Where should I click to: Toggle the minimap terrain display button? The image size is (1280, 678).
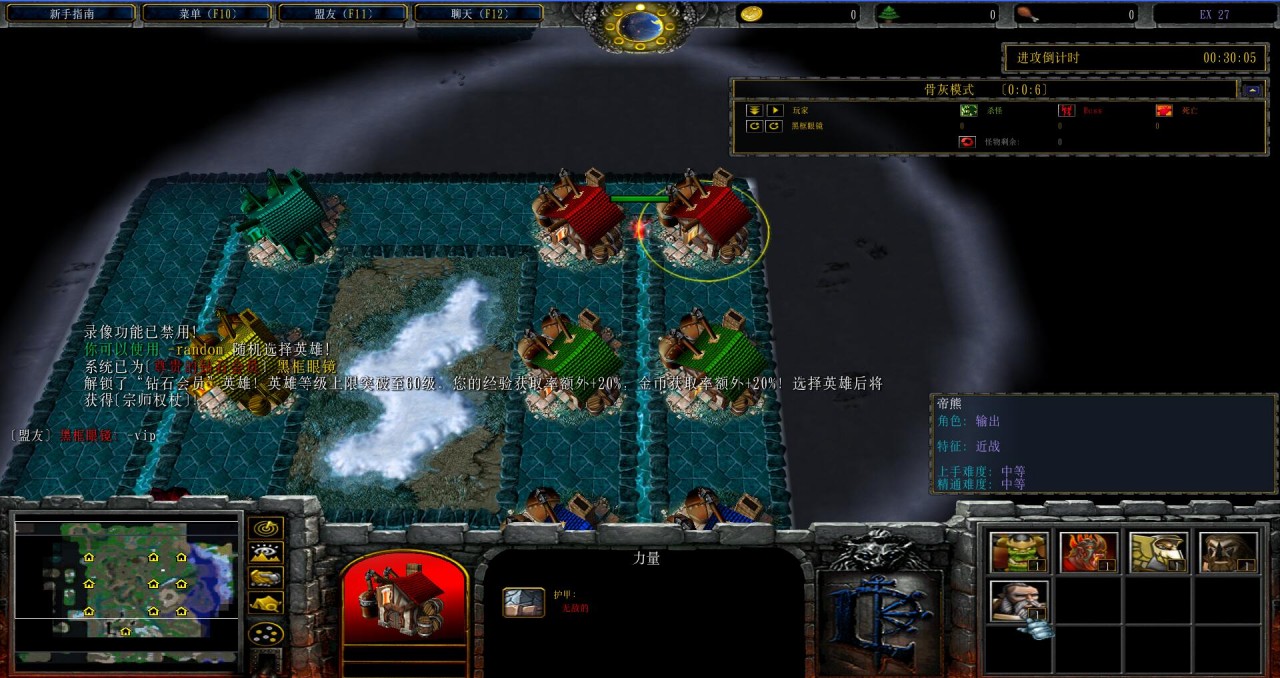click(x=265, y=552)
